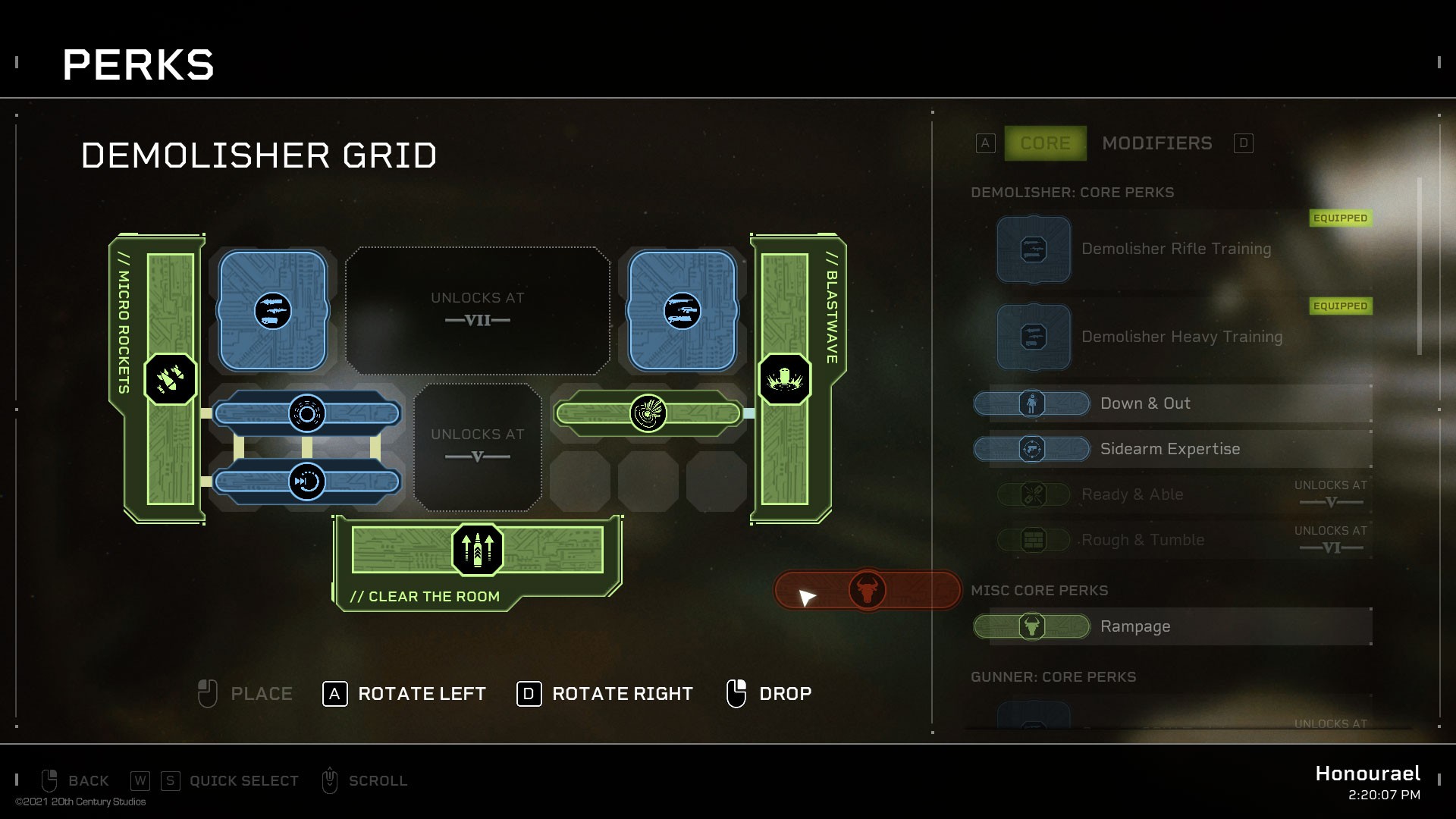Switch to the Modifiers tab
Screen dimensions: 1456x819
(1156, 143)
